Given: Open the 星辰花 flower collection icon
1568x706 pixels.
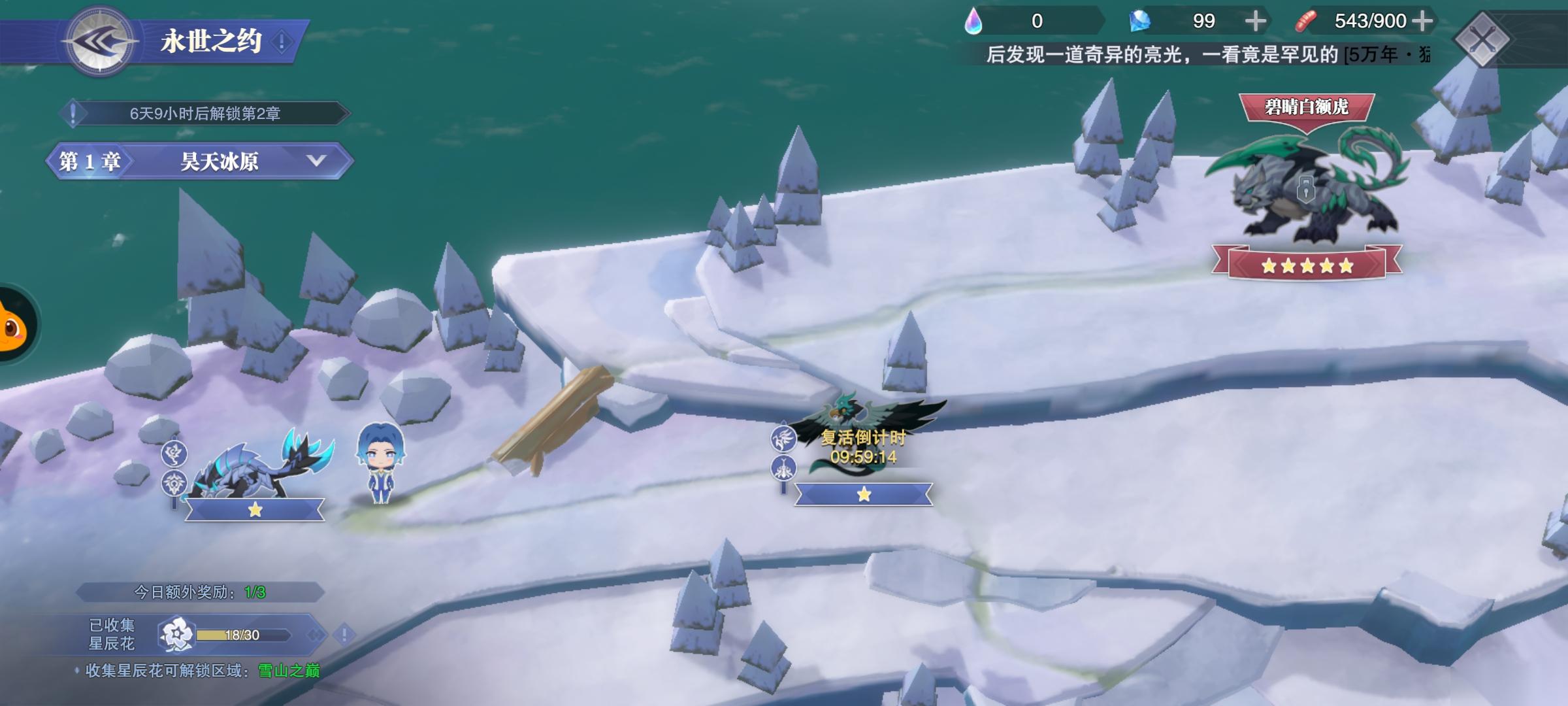Looking at the screenshot, I should 176,634.
